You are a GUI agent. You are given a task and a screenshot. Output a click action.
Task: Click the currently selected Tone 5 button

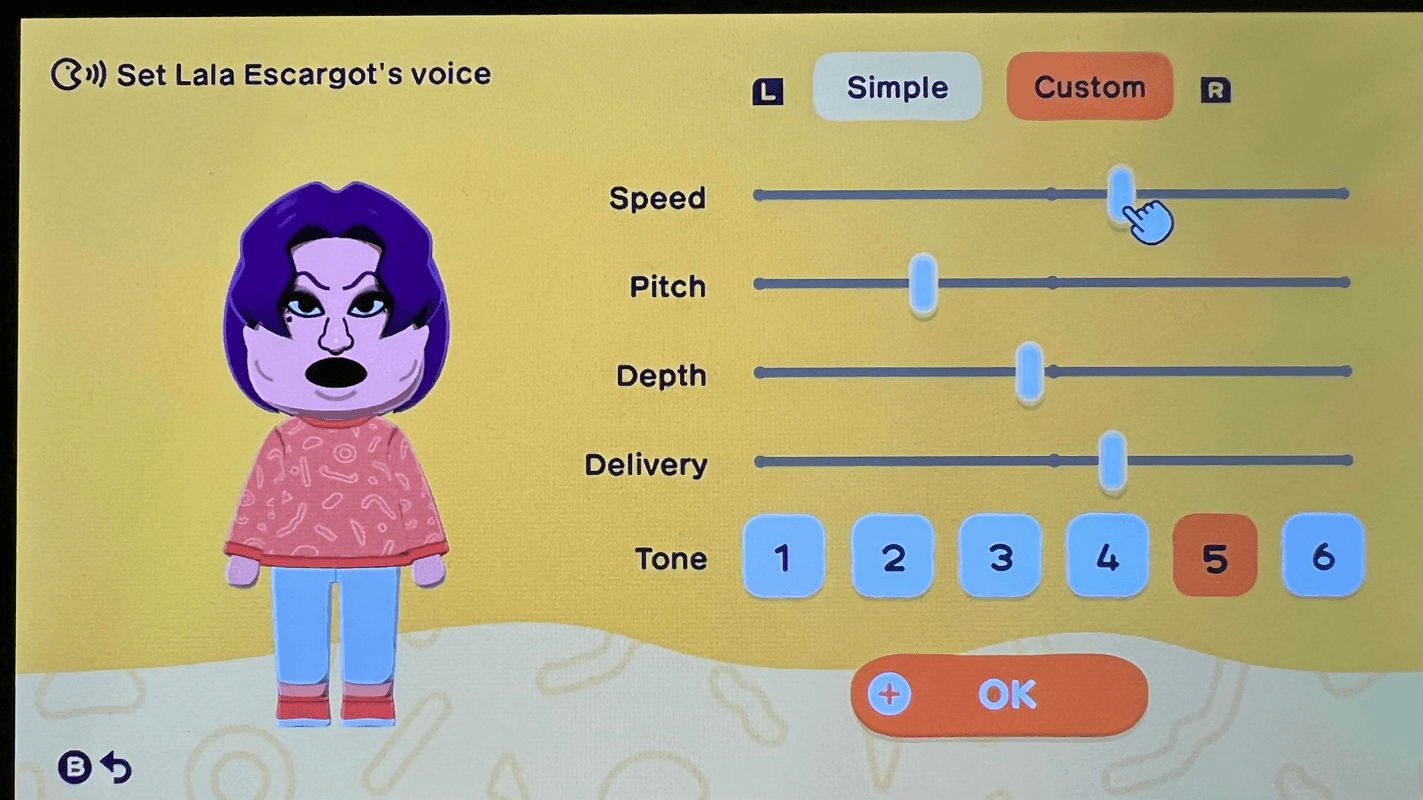click(1215, 558)
